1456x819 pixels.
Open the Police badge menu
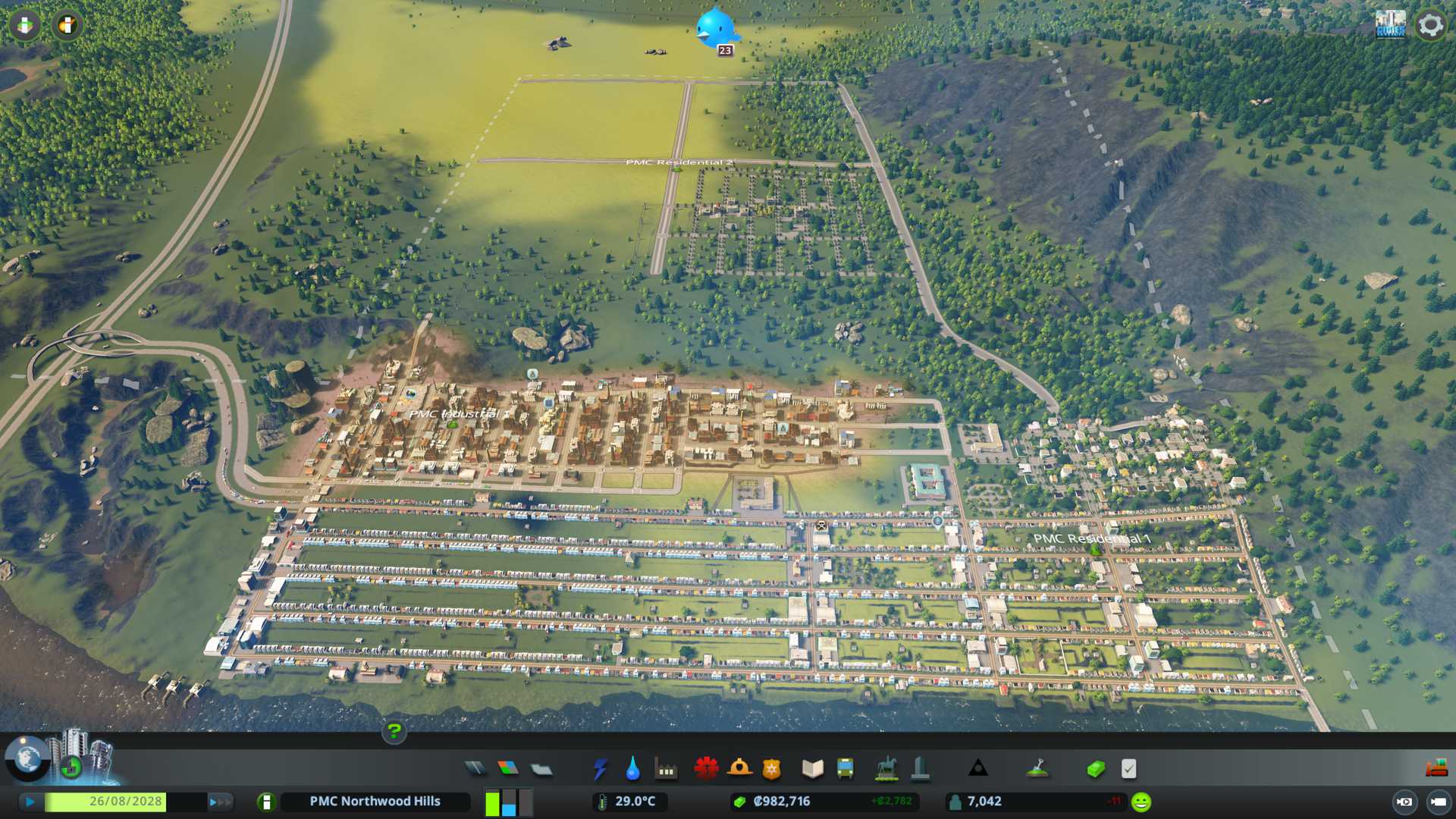tap(771, 769)
